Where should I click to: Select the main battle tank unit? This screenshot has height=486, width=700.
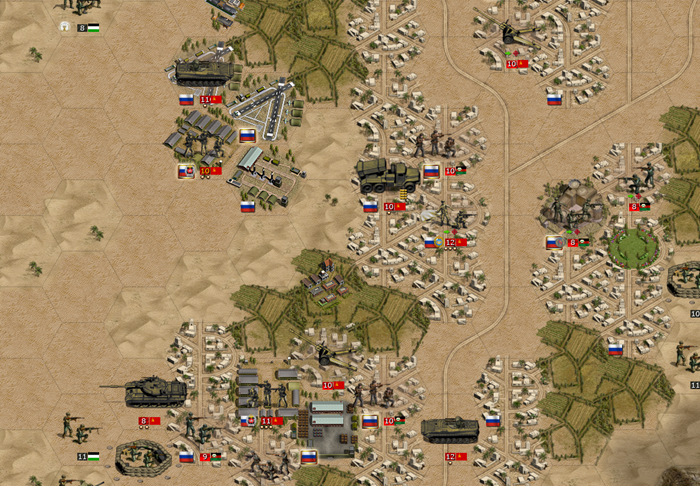click(x=151, y=392)
